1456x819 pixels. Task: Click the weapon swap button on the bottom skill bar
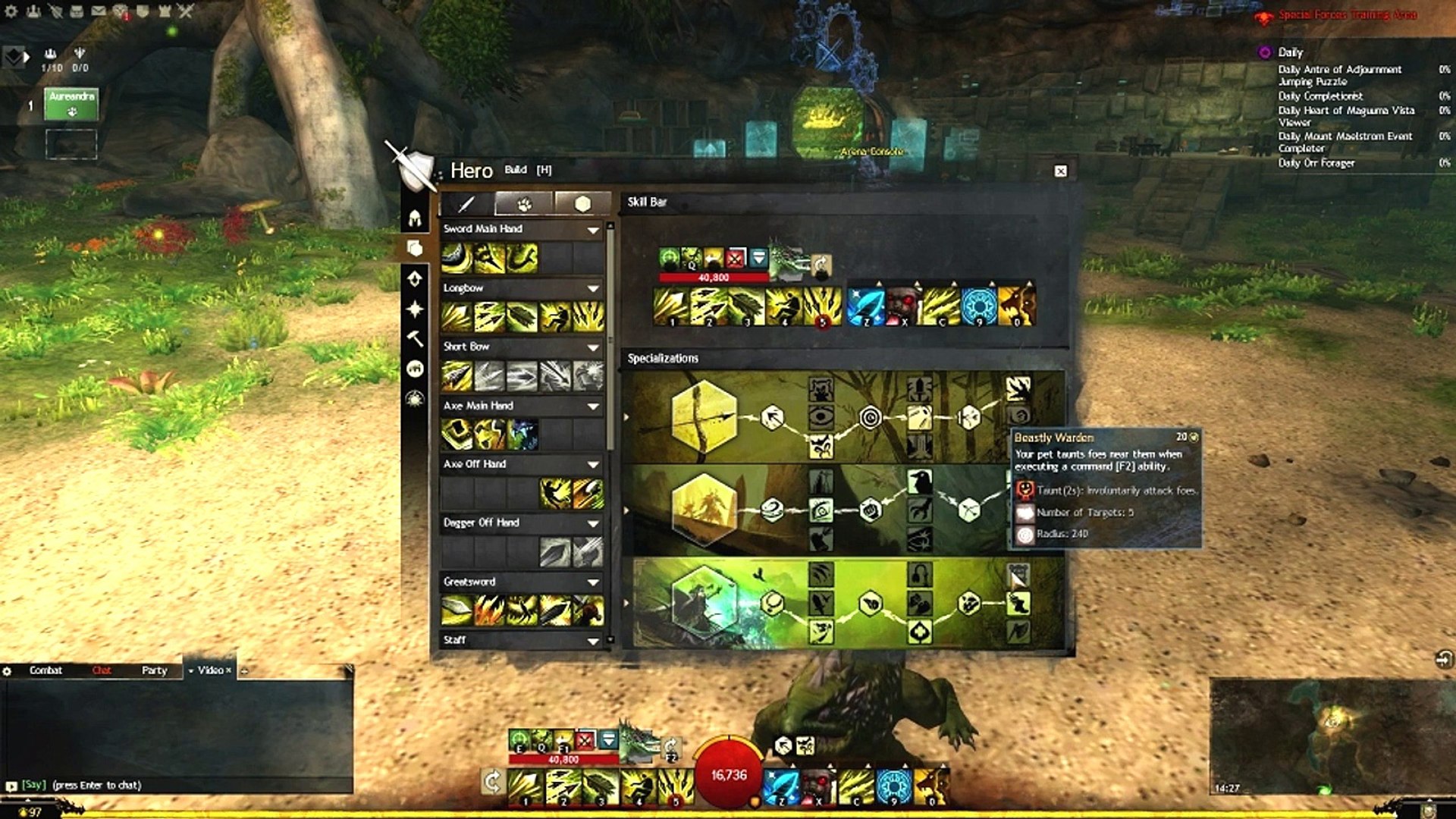492,781
